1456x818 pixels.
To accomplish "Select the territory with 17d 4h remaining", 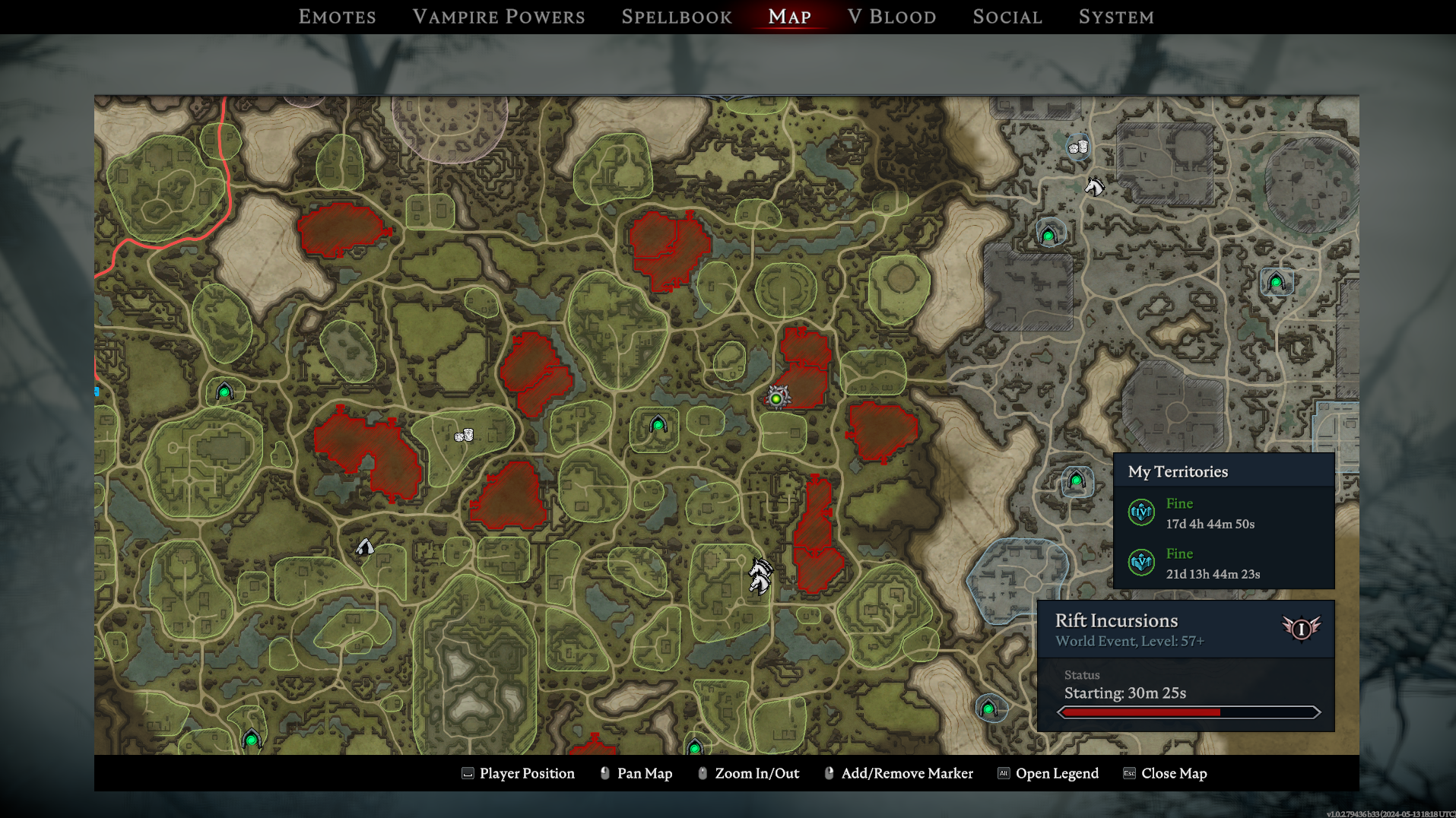I will pos(1209,513).
